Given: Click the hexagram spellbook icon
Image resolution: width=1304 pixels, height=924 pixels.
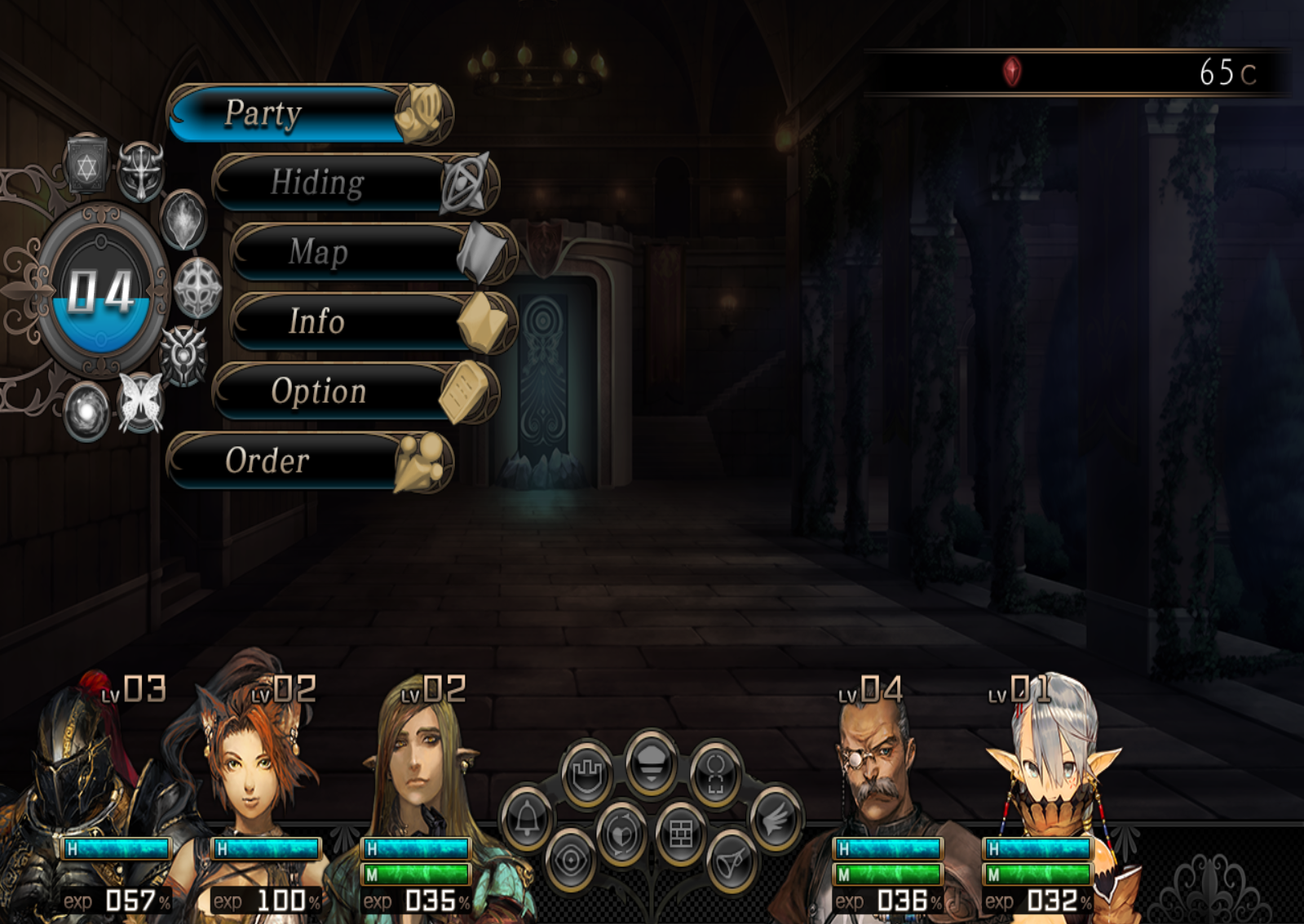Looking at the screenshot, I should click(87, 166).
